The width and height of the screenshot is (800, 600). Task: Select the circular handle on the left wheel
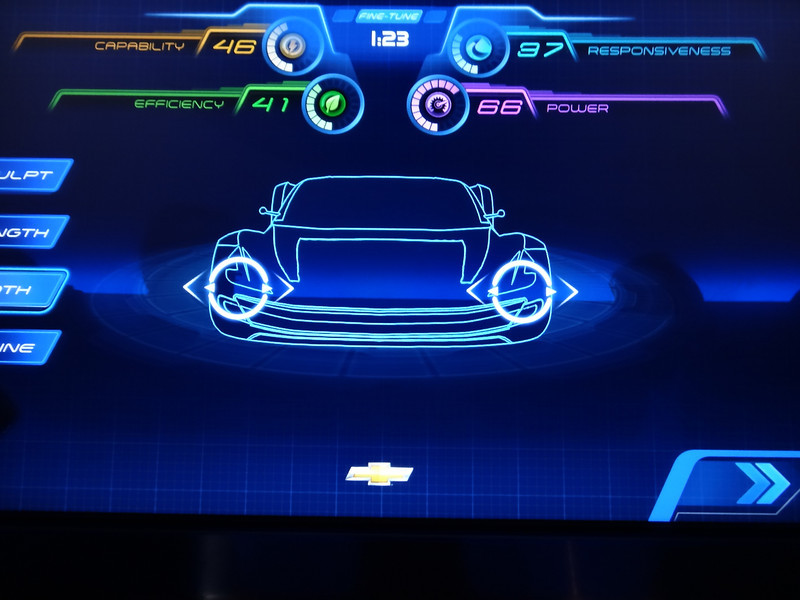[x=238, y=288]
